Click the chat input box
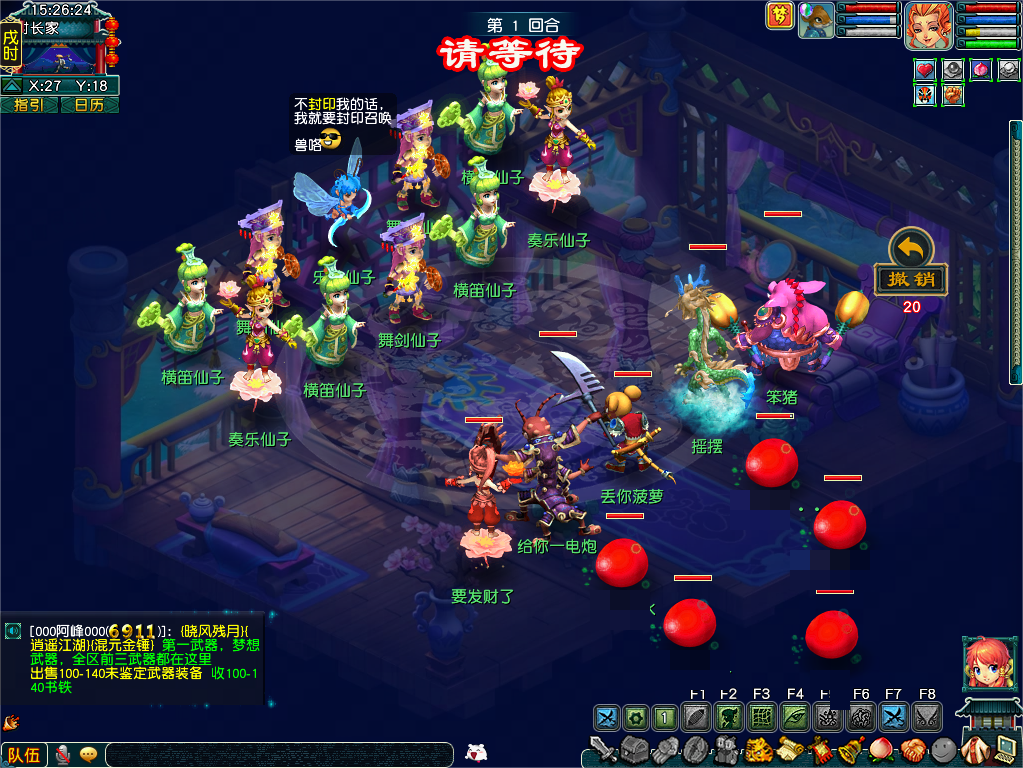 point(280,755)
